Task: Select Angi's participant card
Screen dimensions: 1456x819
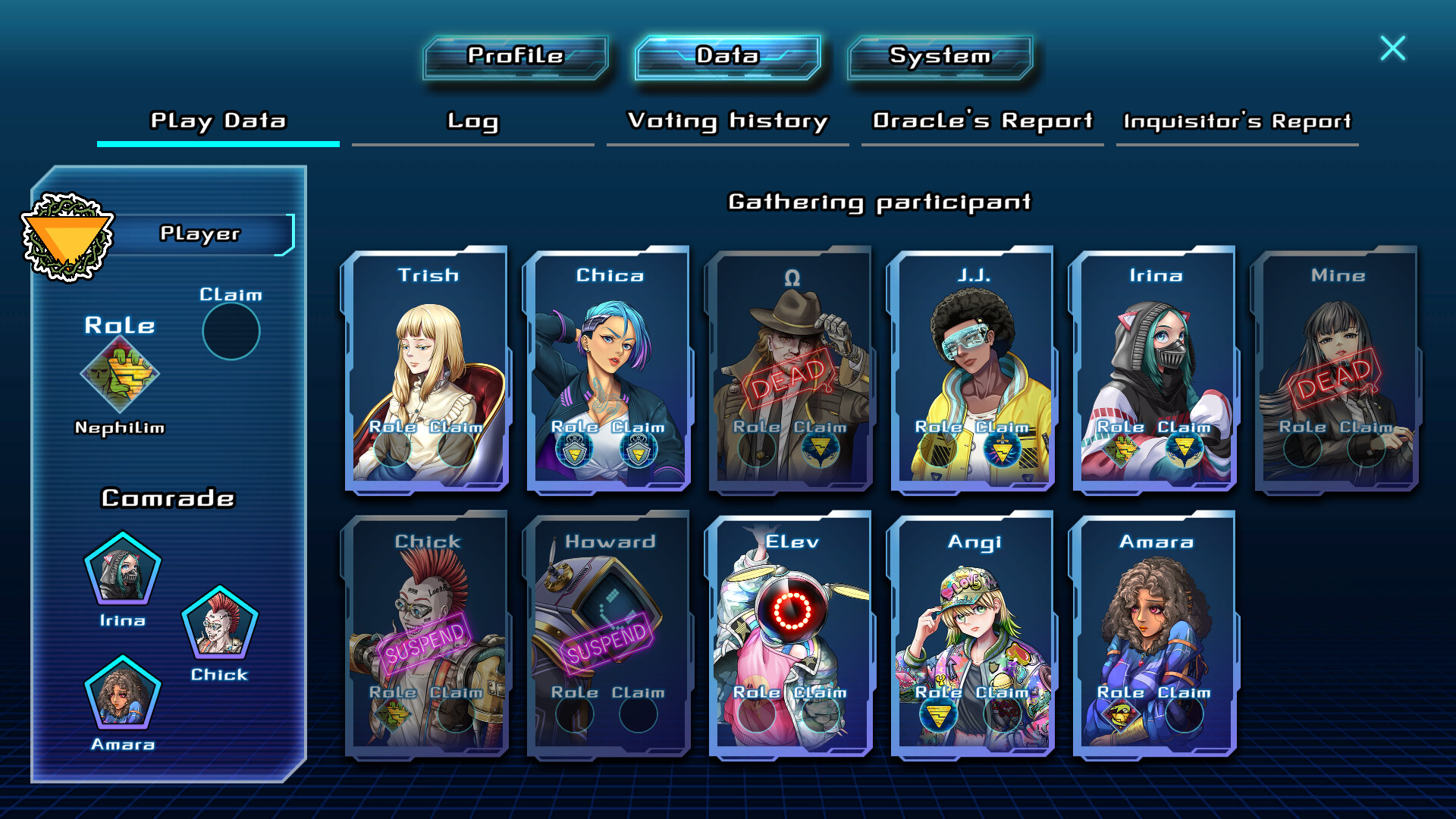Action: coord(973,633)
